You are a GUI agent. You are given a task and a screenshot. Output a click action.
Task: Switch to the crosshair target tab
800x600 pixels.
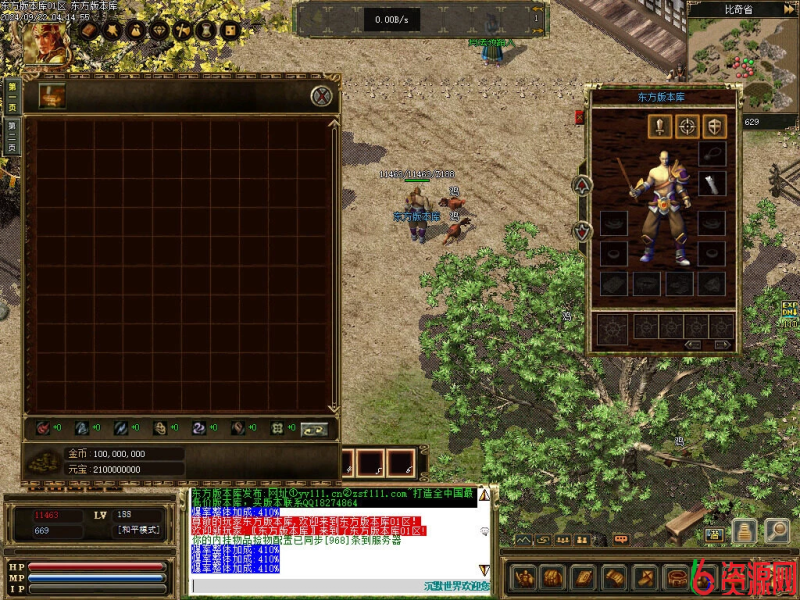click(x=686, y=126)
